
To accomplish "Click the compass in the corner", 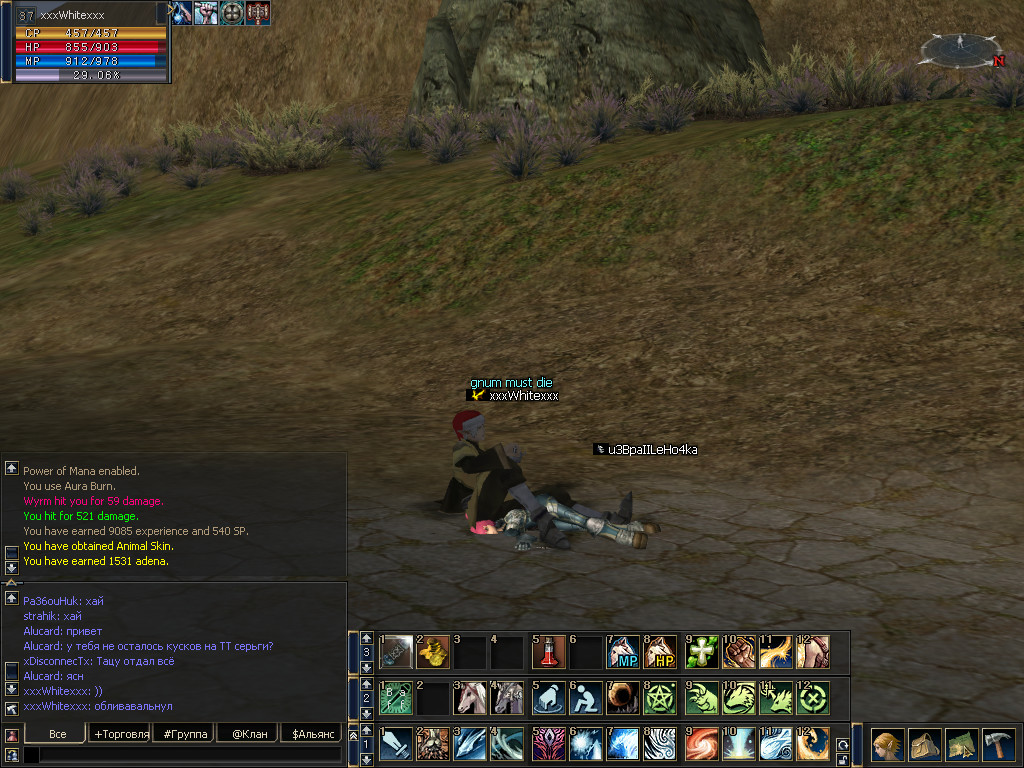I will (960, 48).
